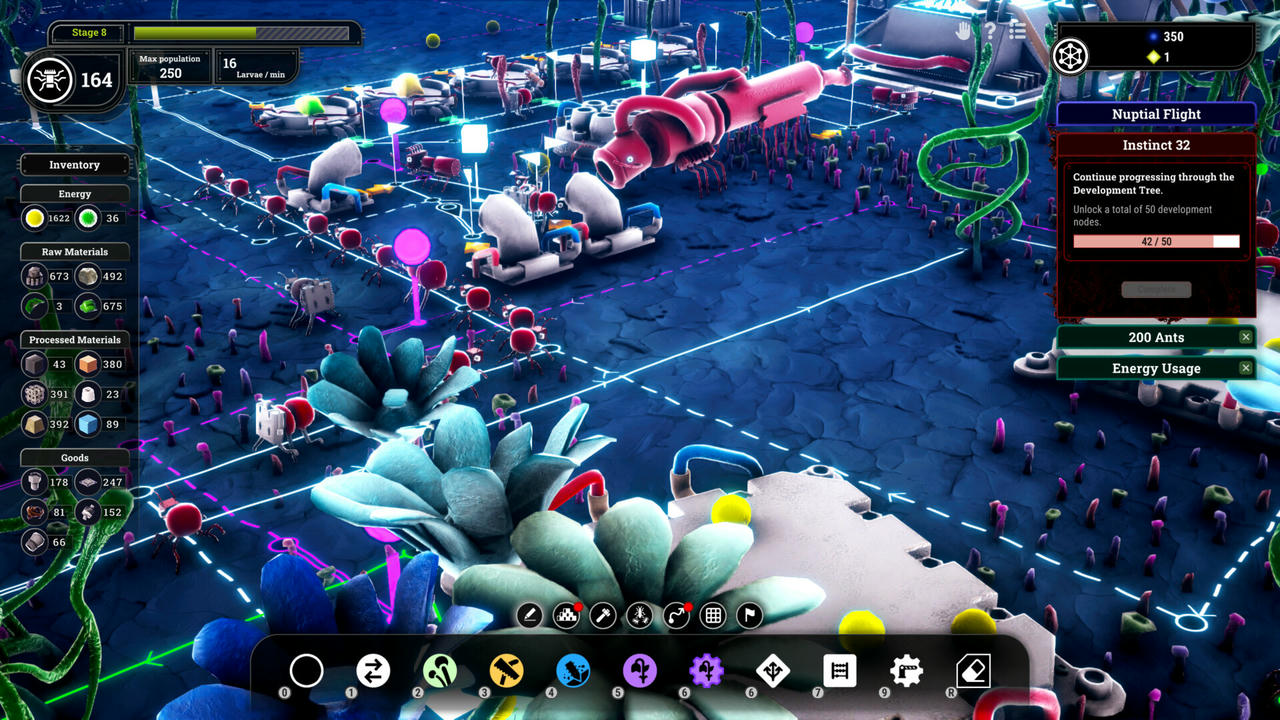
Task: Click the development tree web icon
Action: [x=1070, y=57]
